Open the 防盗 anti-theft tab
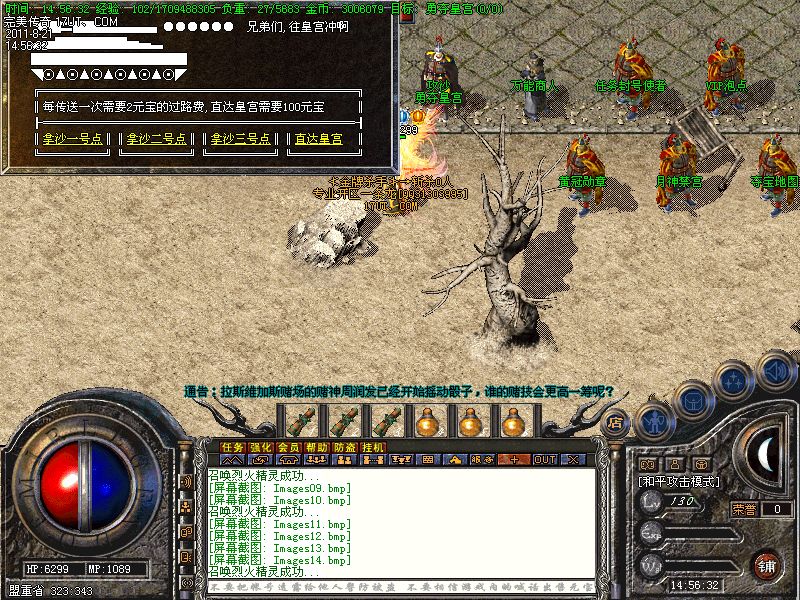The width and height of the screenshot is (800, 600). [345, 447]
